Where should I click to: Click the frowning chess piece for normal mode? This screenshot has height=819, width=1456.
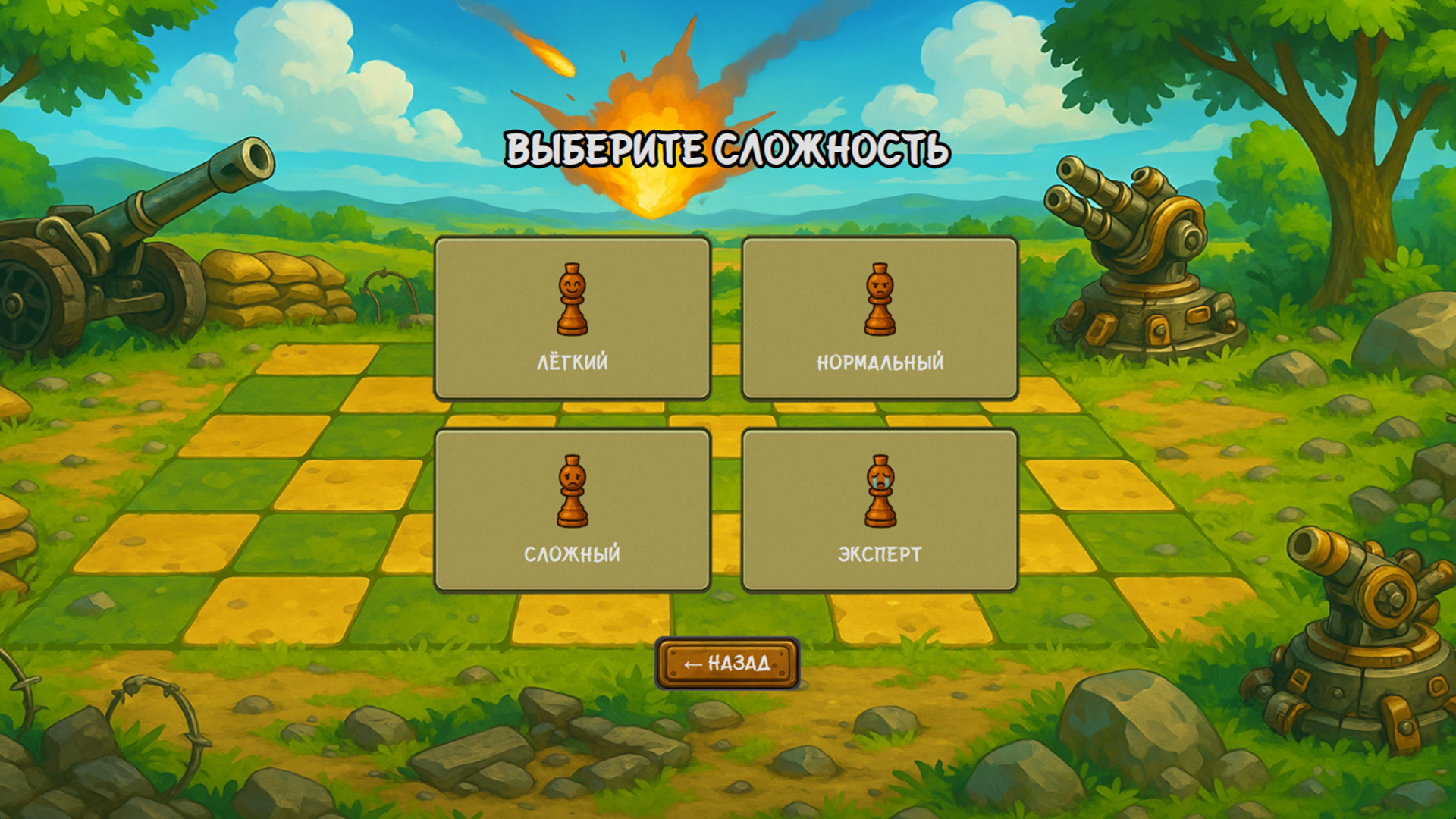880,300
